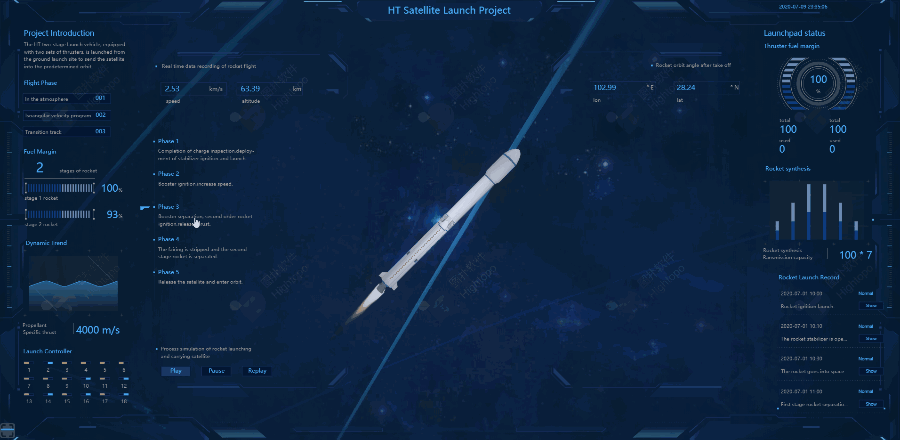Screen dimensions: 900x440
Task: Select the In the atmosphere flight phase
Action: pos(67,99)
